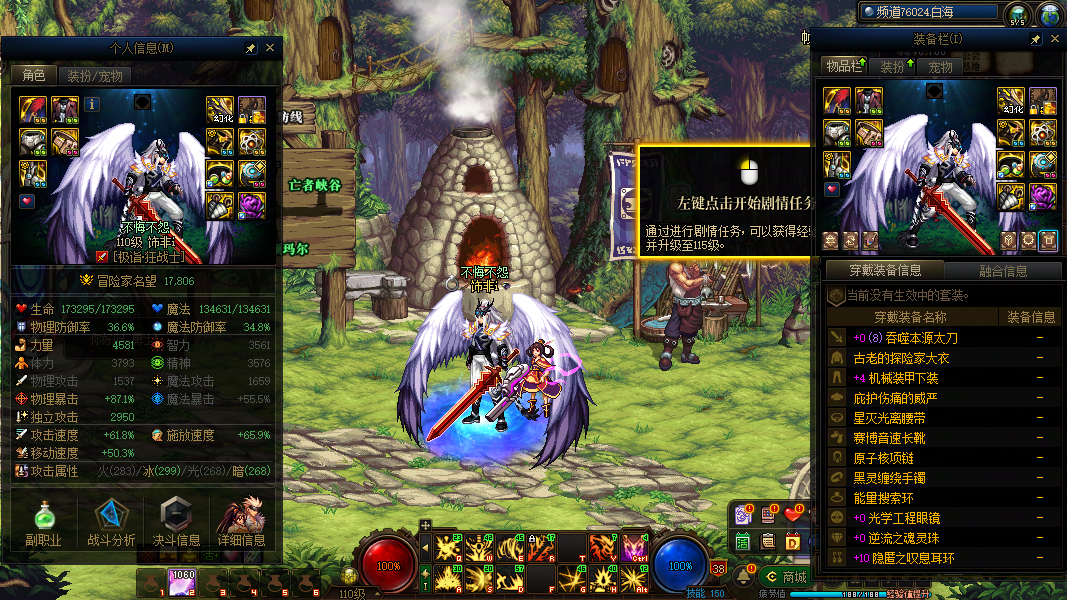This screenshot has height=600, width=1067.
Task: Open 战斗分析 combat analysis
Action: tap(111, 524)
